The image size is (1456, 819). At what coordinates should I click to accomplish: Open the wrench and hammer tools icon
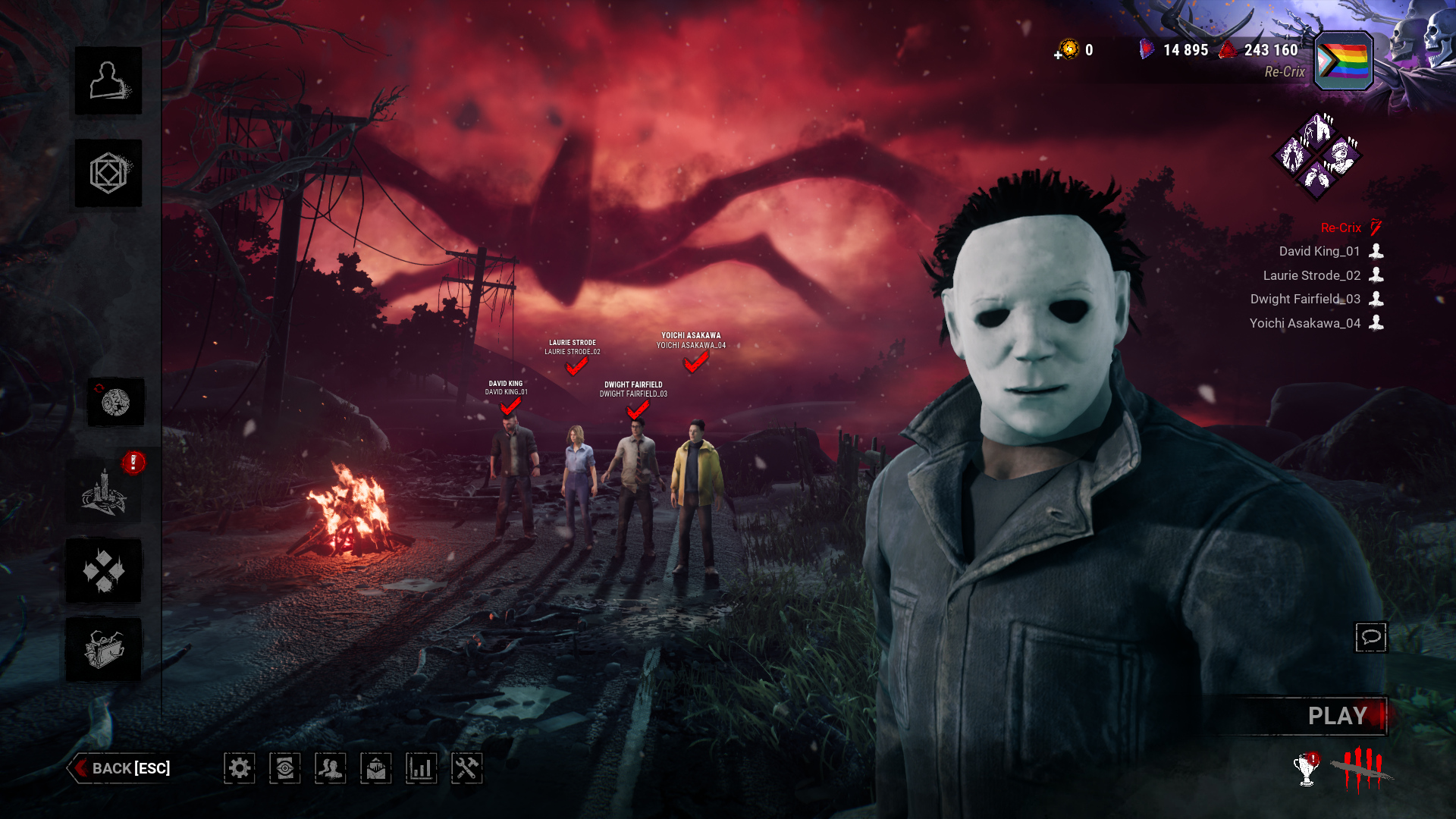point(466,768)
